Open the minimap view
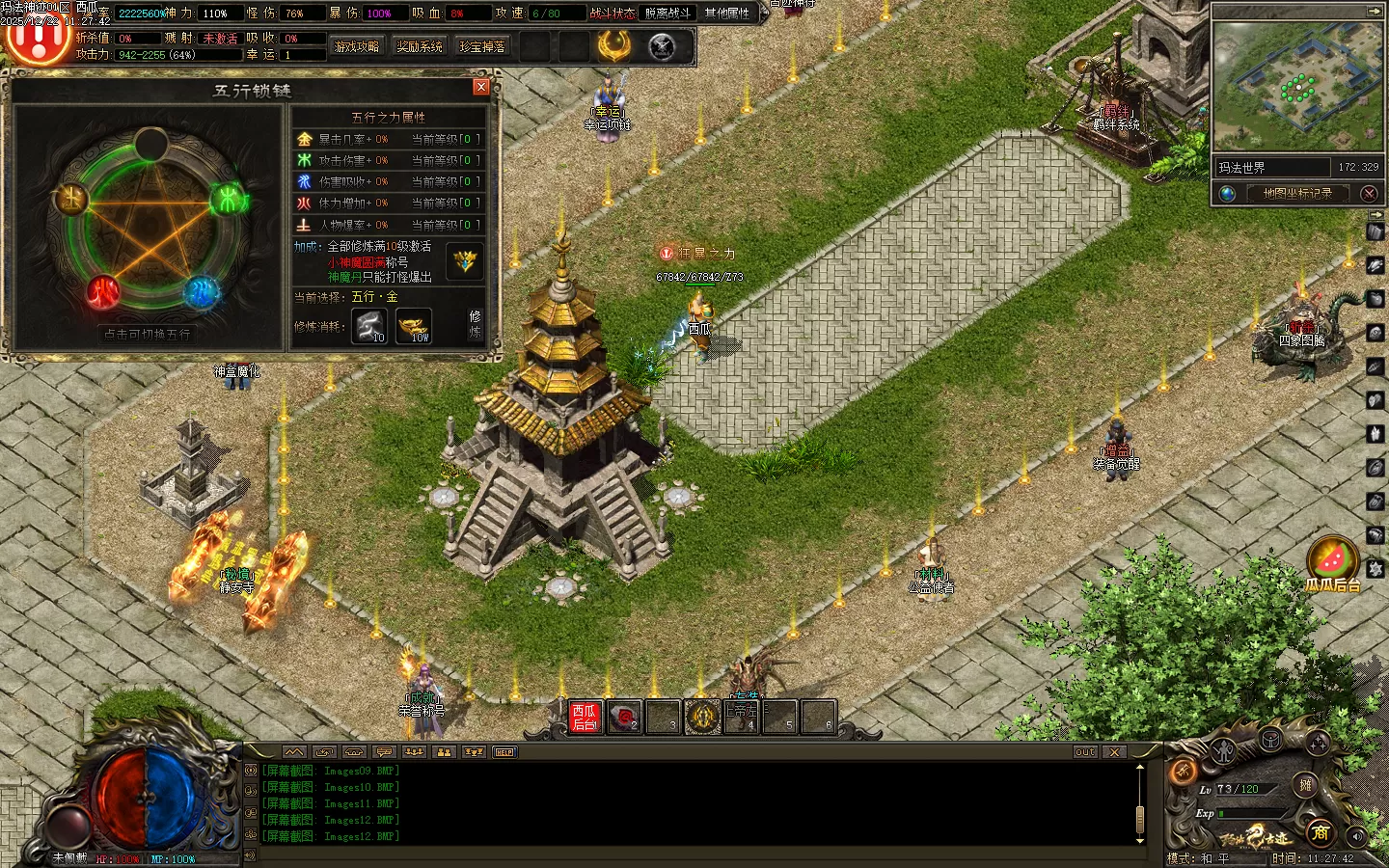The height and width of the screenshot is (868, 1389). pyautogui.click(x=1297, y=87)
